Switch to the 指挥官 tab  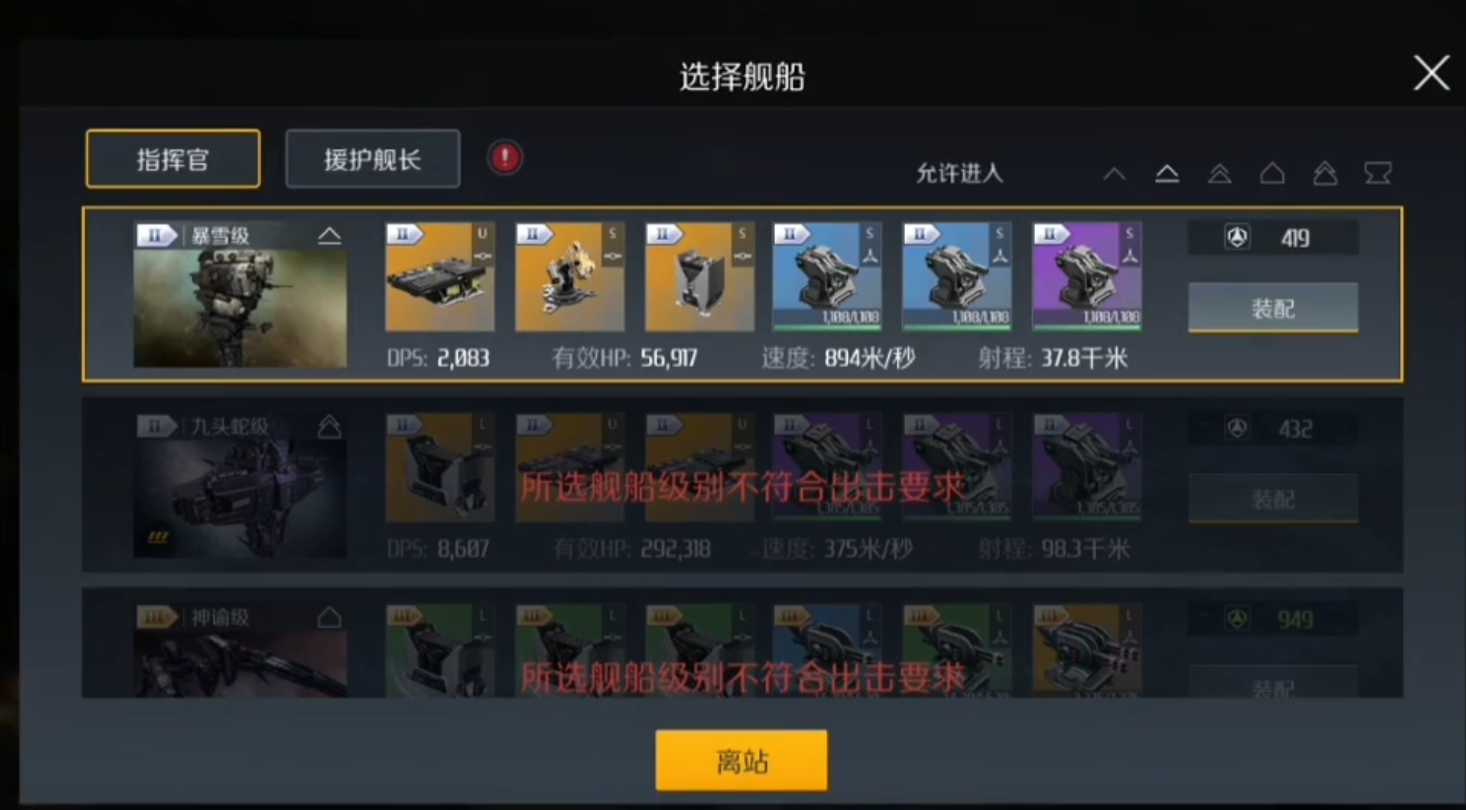coord(172,158)
